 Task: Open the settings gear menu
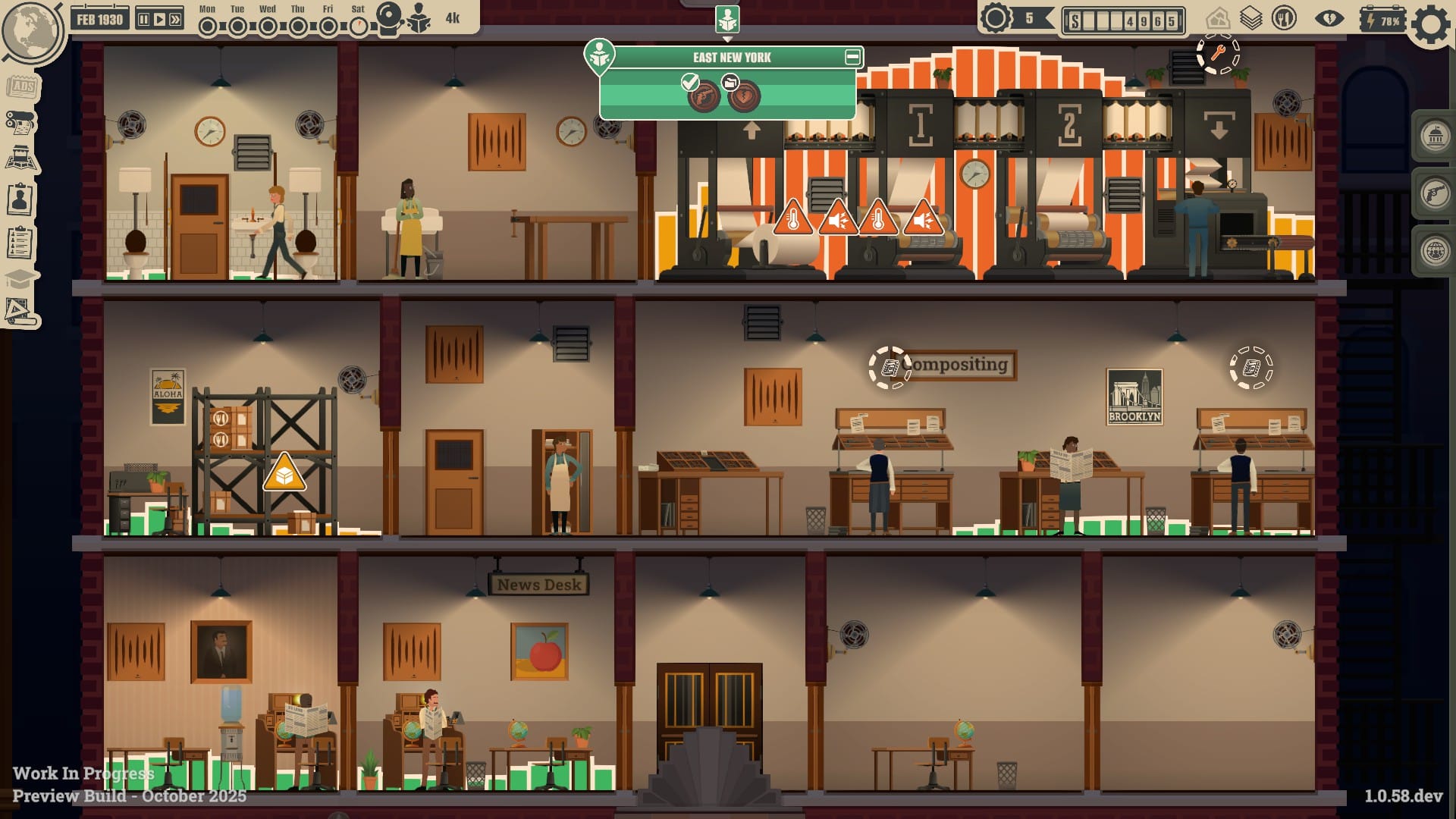coord(1430,25)
